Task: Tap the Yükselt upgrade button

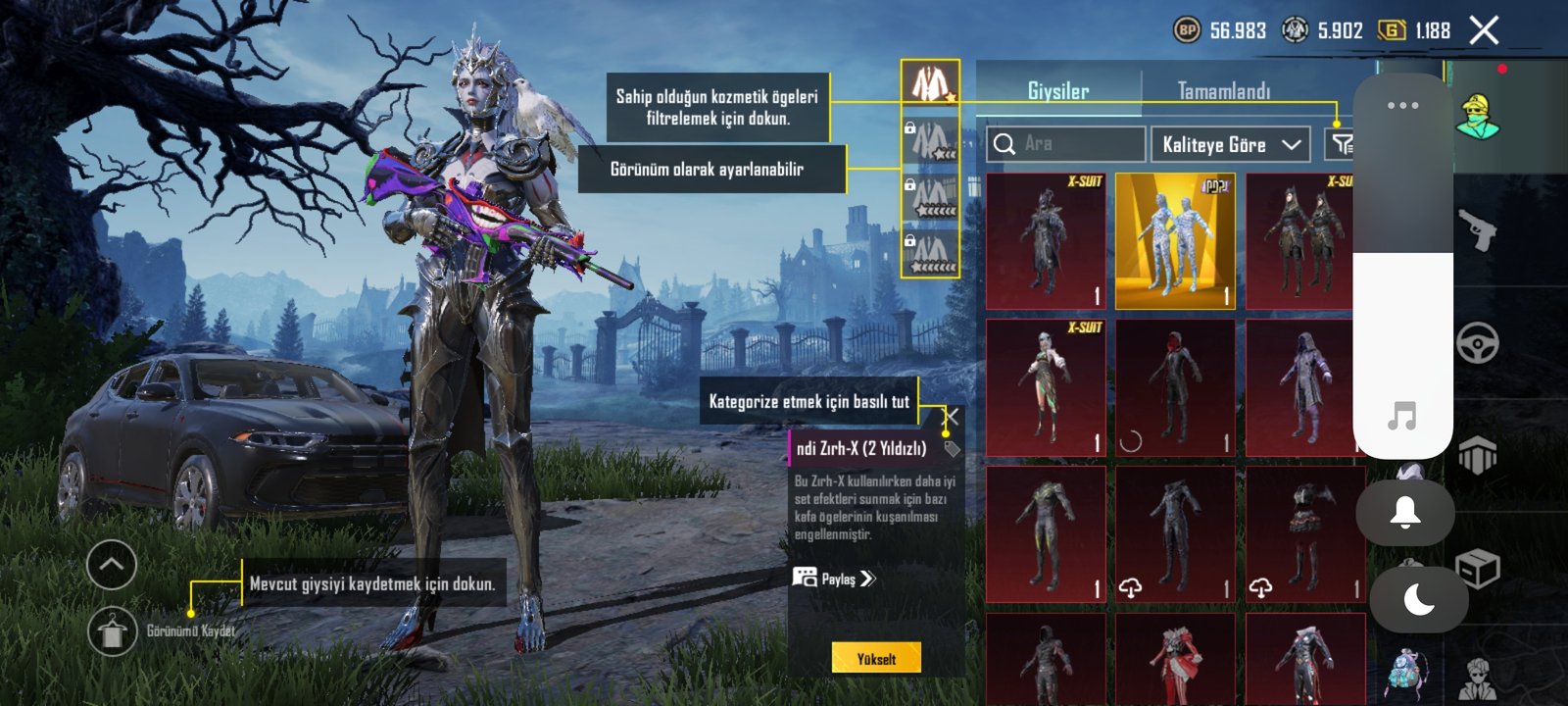Action: [x=876, y=658]
